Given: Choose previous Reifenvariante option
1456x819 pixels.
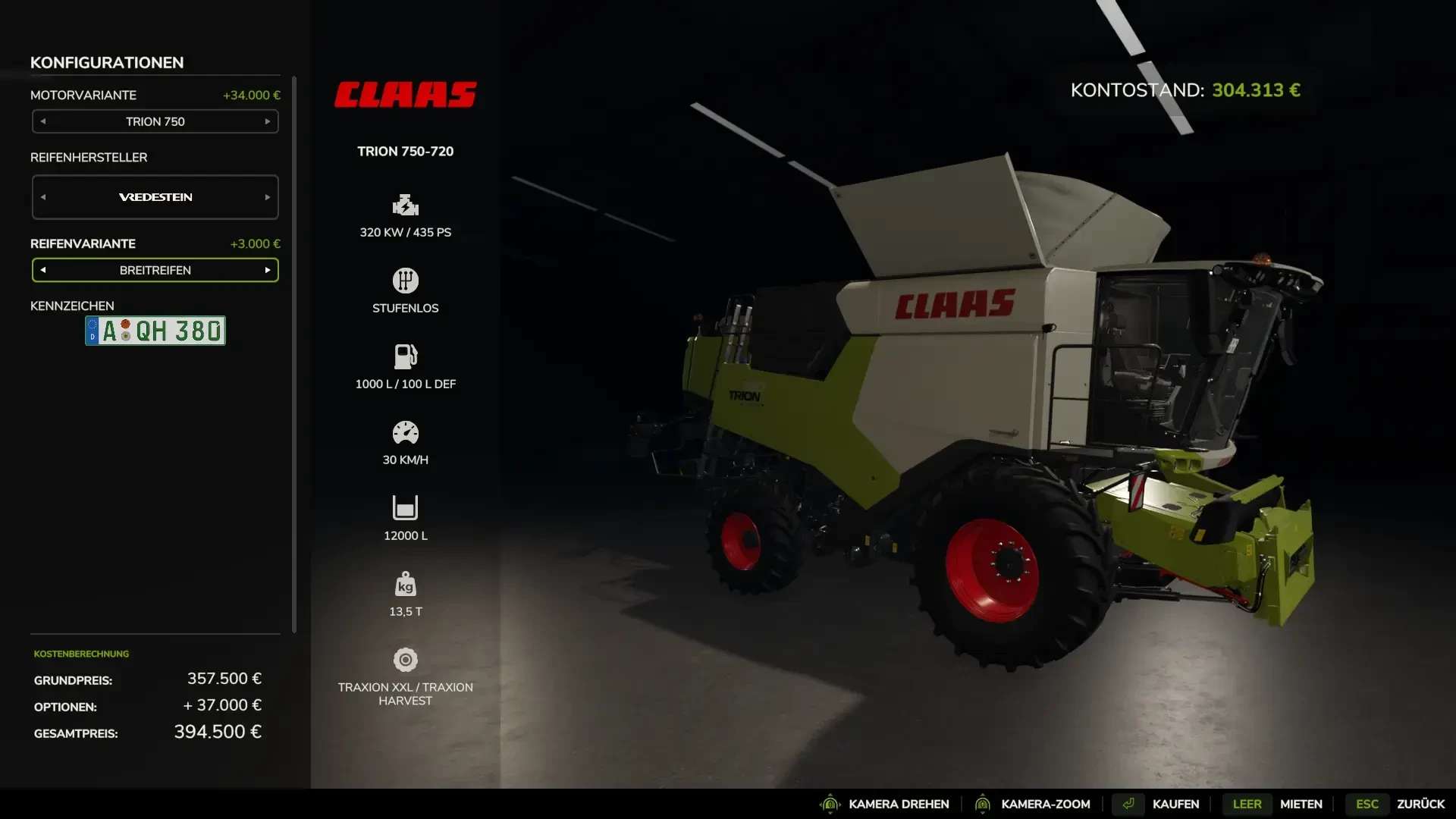Looking at the screenshot, I should click(x=43, y=270).
